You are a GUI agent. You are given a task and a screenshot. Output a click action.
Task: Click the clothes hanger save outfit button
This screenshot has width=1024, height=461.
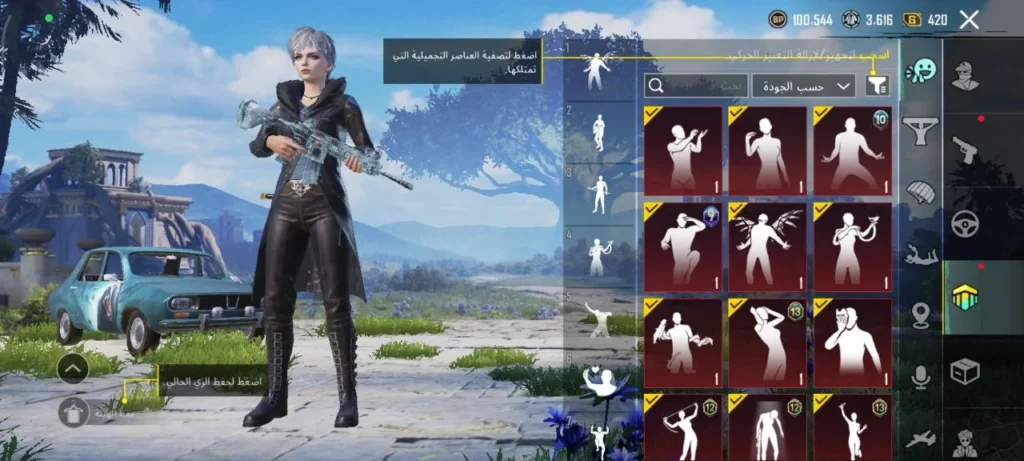pyautogui.click(x=74, y=412)
